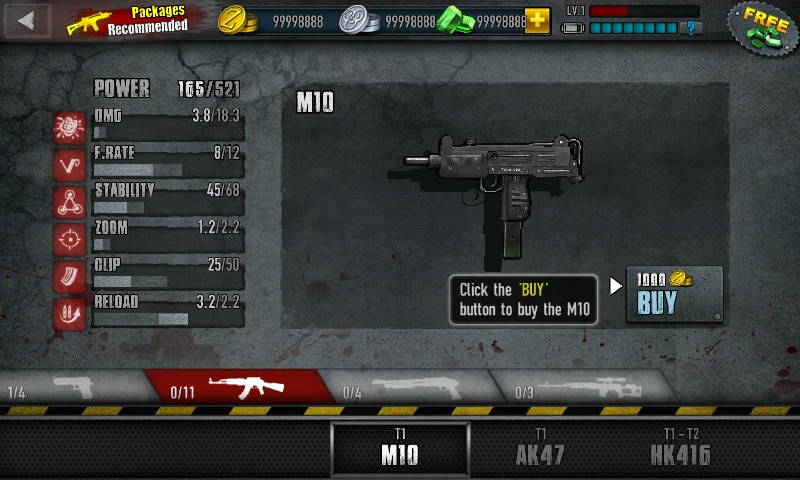Switch to the pistol weapon category tab
800x480 pixels.
72,388
